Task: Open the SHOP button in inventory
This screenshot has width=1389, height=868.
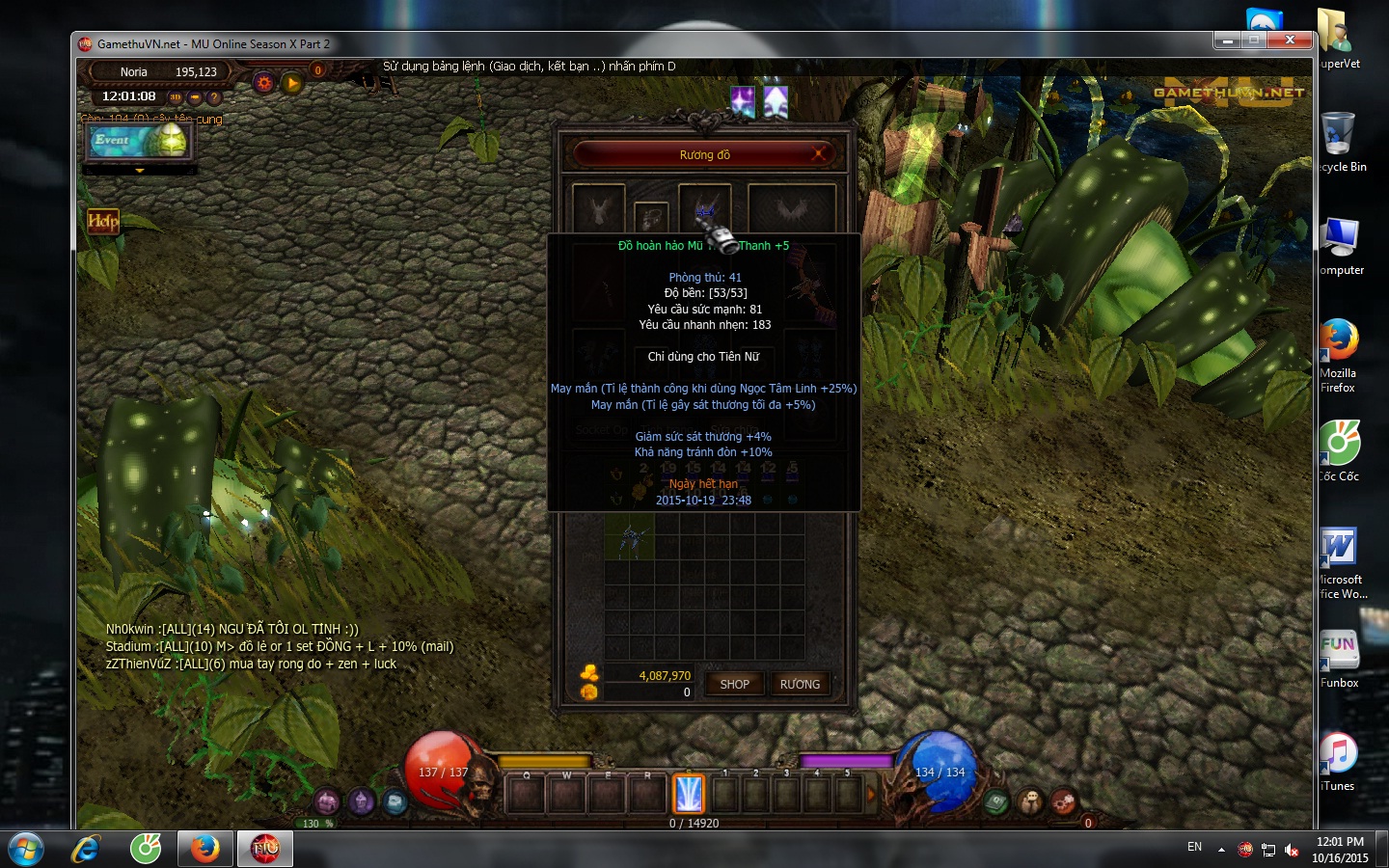Action: [734, 684]
